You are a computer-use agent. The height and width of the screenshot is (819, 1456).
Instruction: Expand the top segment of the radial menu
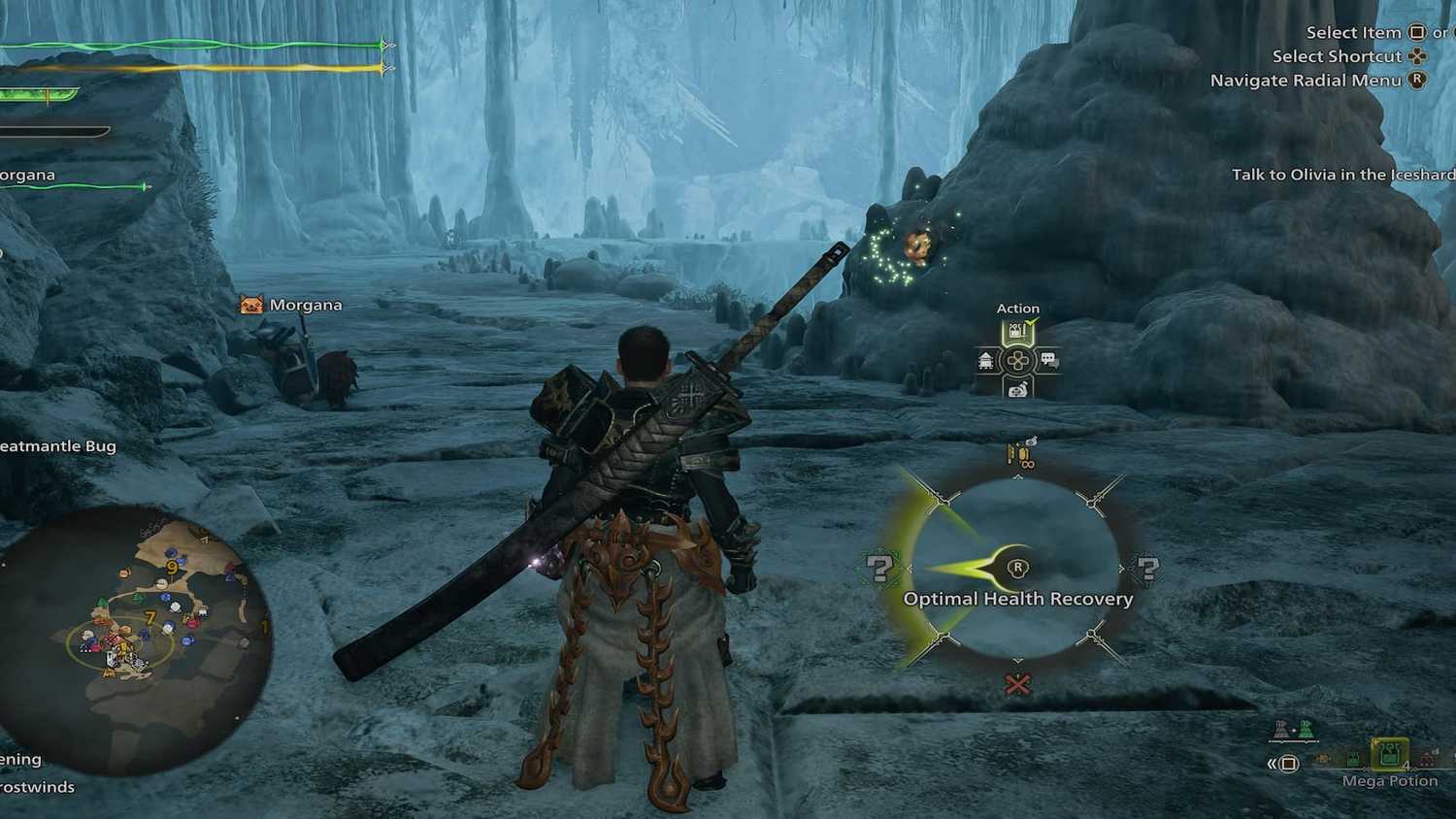pos(1018,477)
